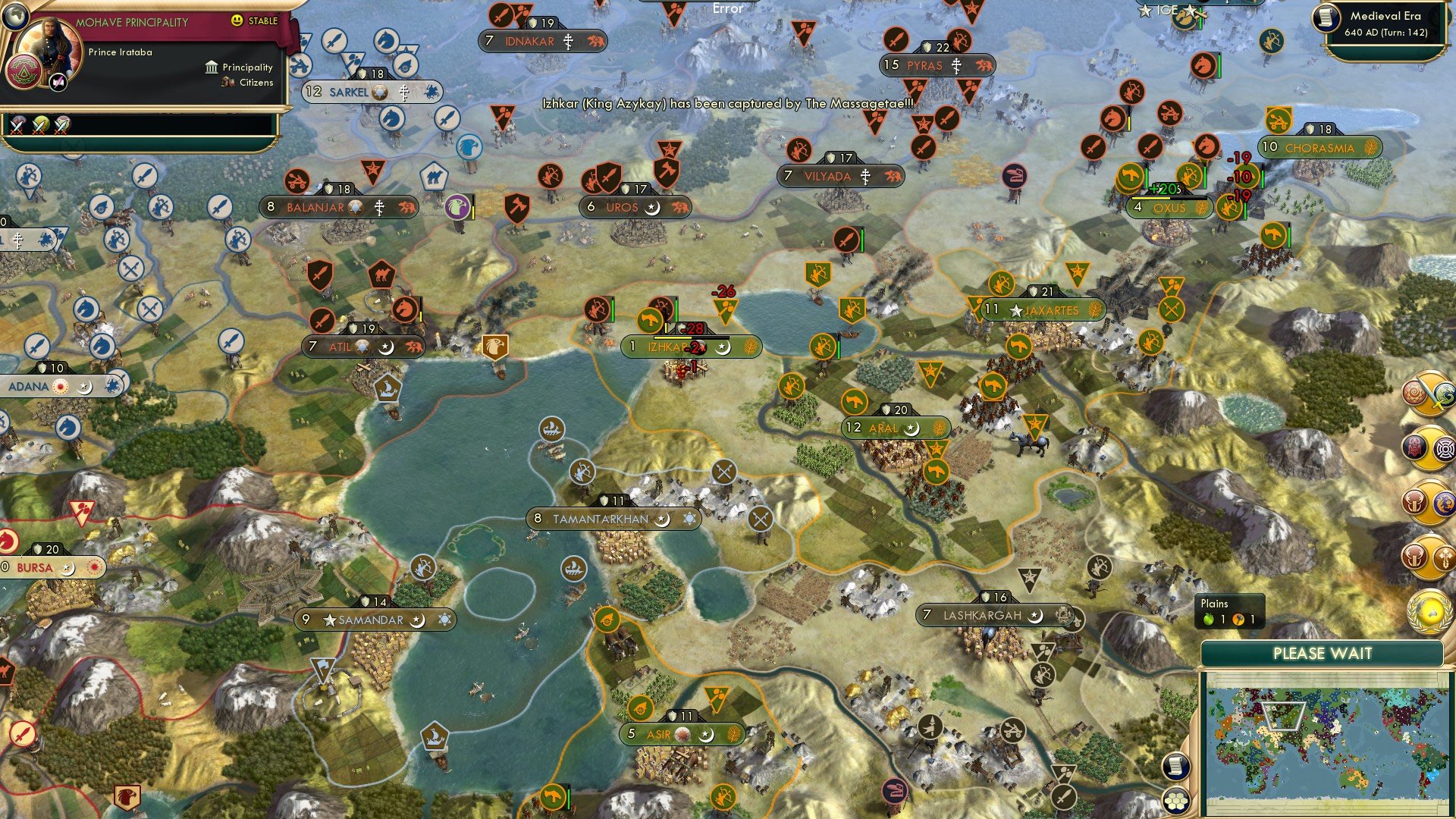Select the Mohave Principality red emblem
Screen dimensions: 1456x819
pyautogui.click(x=25, y=72)
